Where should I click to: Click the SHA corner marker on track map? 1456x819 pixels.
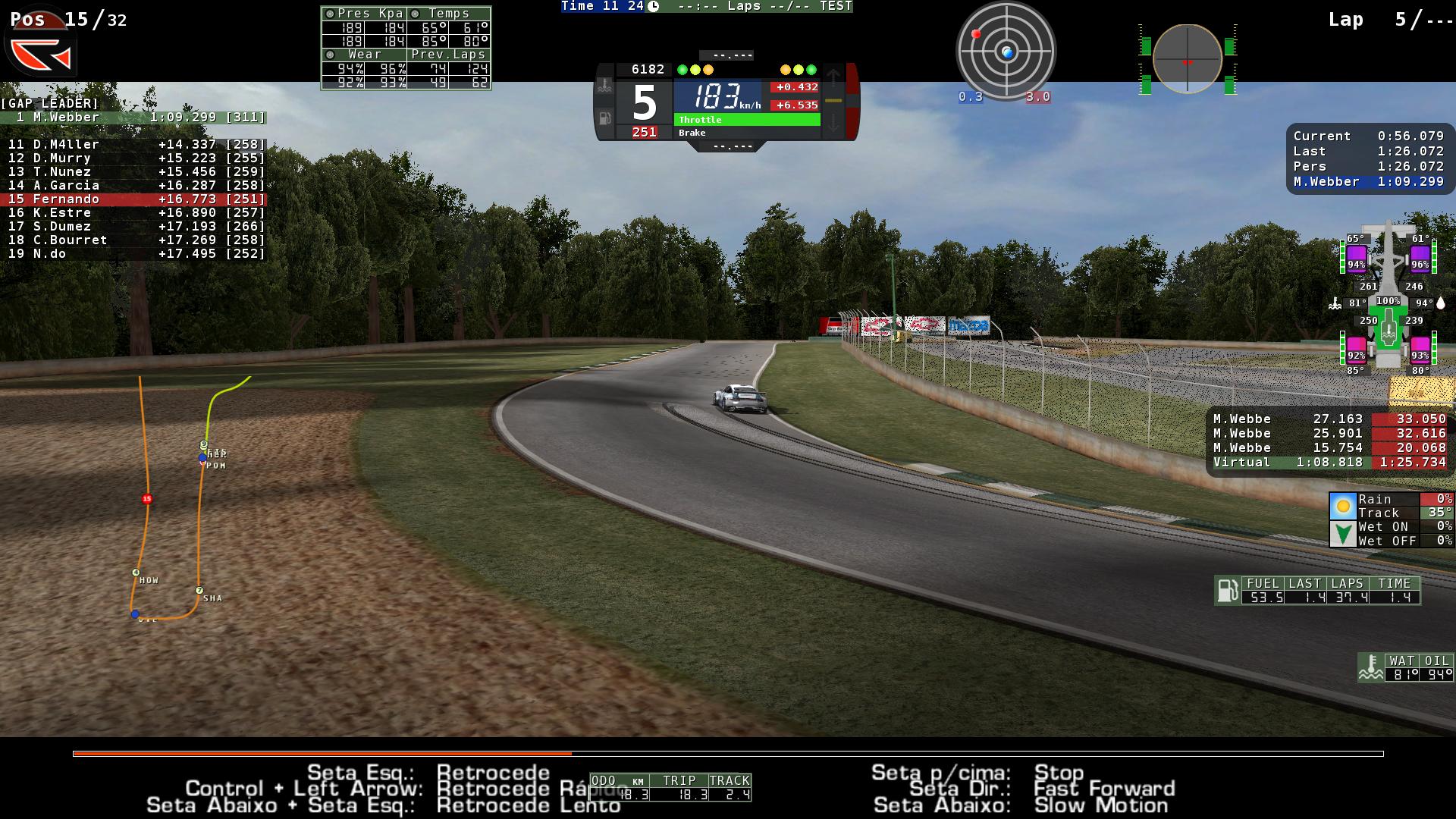(x=199, y=591)
